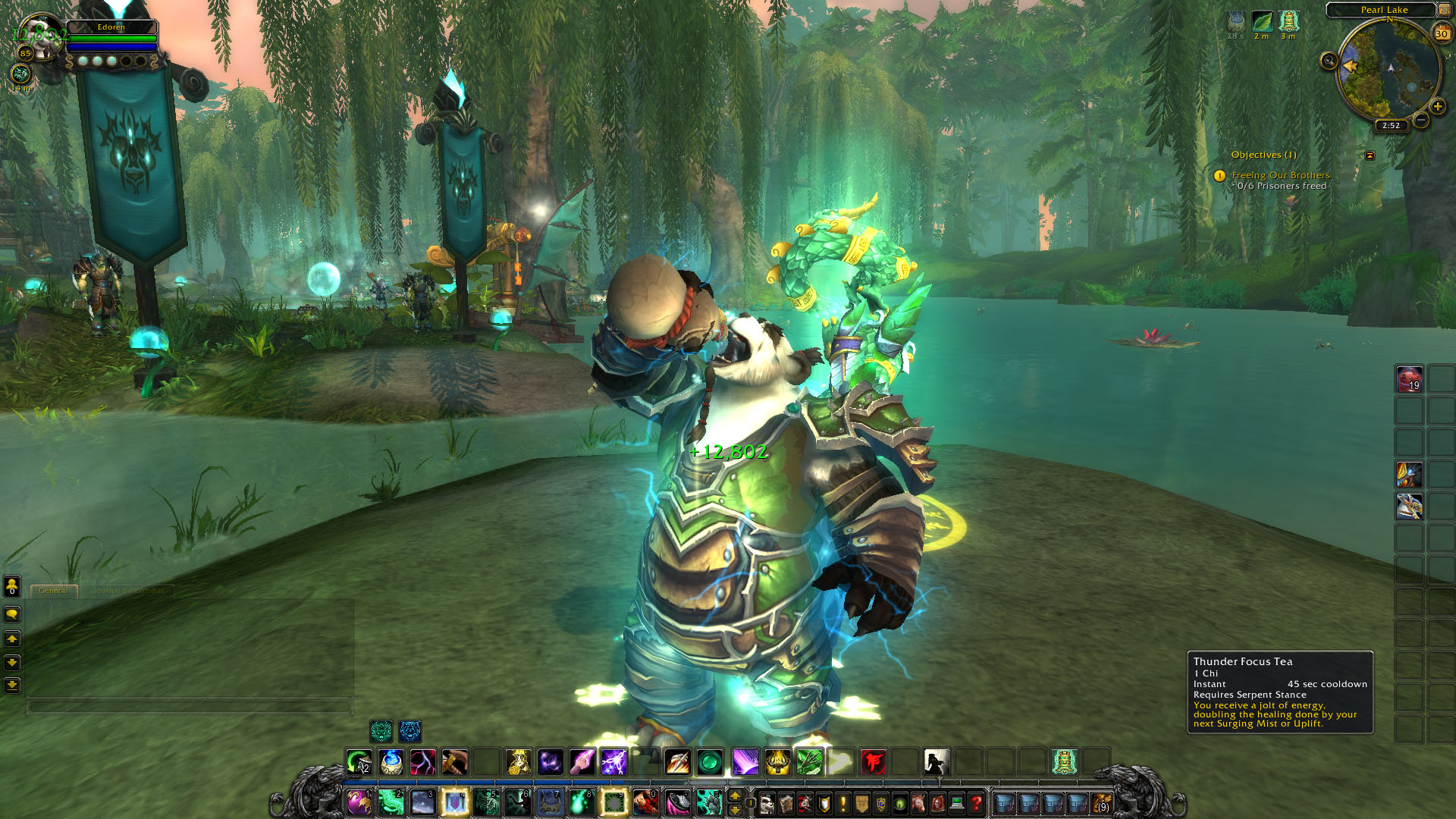Zoom out the minimap with minus button
The image size is (1456, 819).
1421,120
